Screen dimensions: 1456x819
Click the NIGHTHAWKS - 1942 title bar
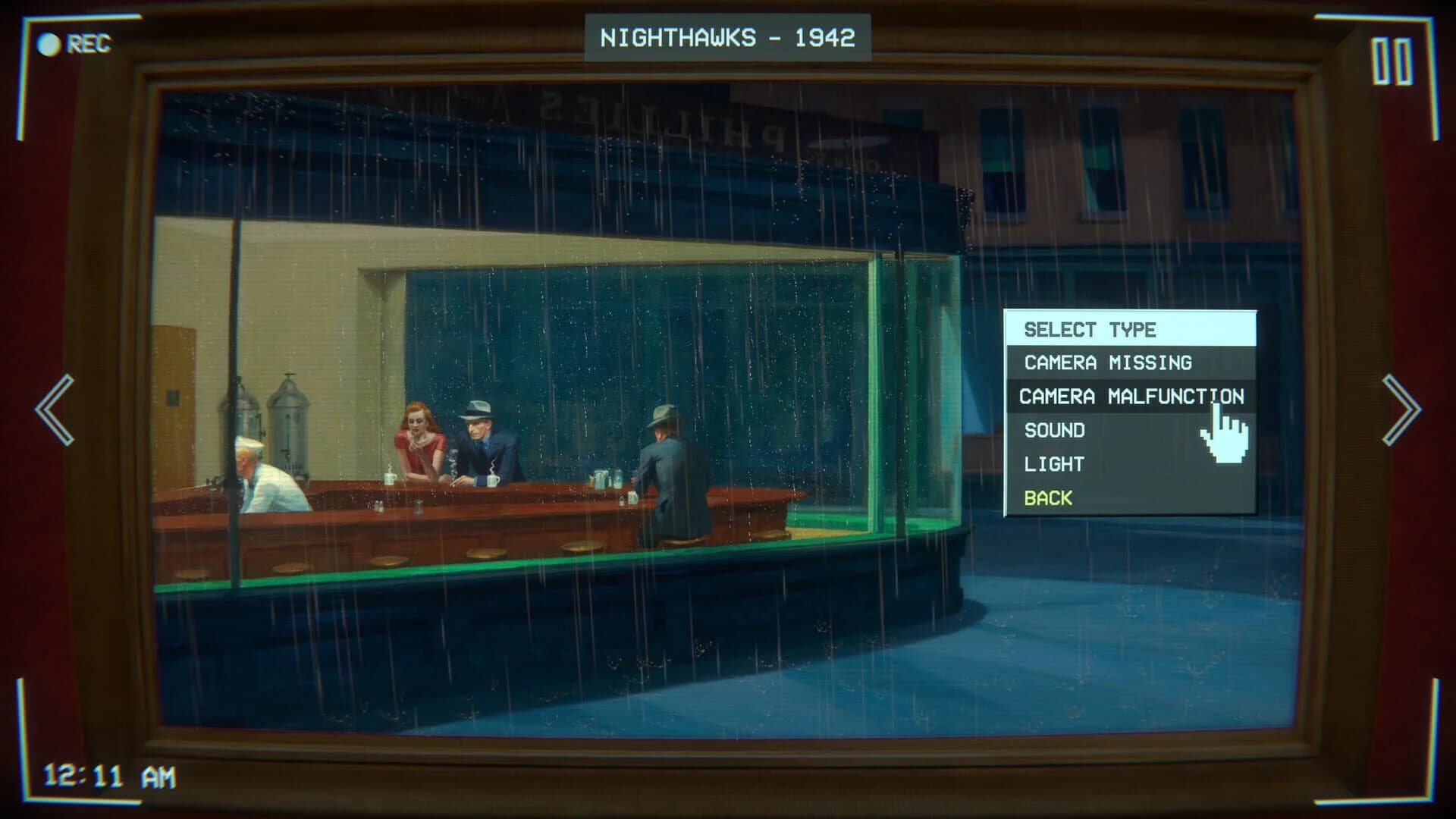click(x=728, y=34)
